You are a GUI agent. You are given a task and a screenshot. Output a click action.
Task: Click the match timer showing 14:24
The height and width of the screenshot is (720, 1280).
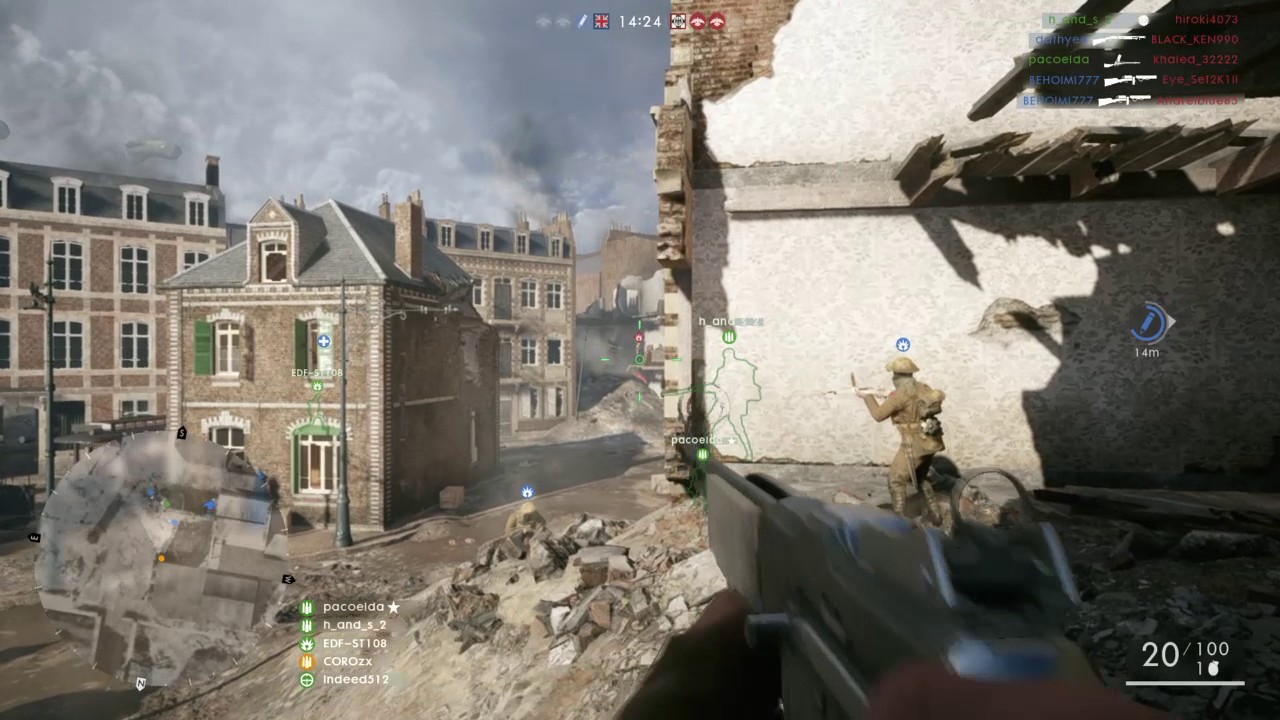coord(641,21)
